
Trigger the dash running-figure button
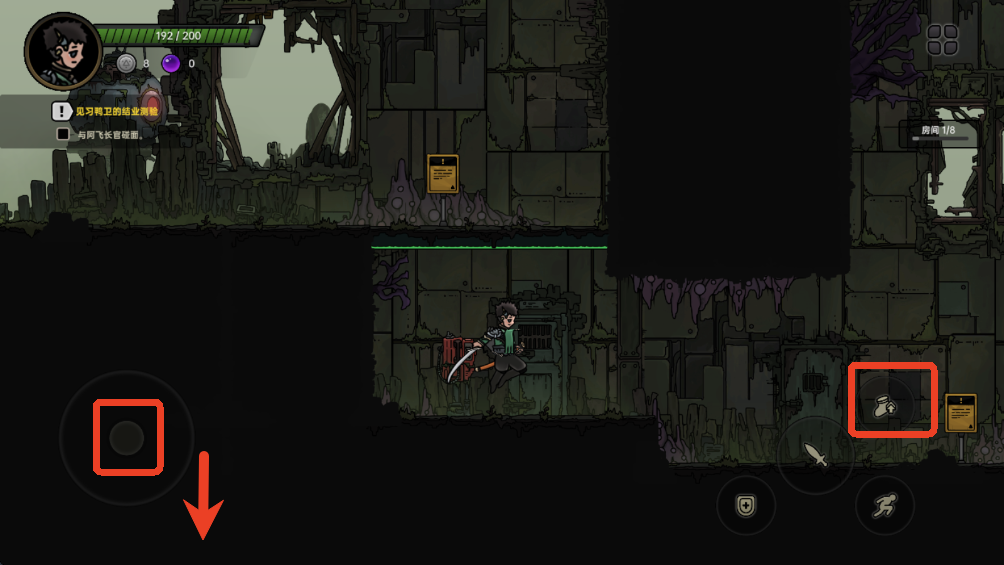[x=885, y=505]
